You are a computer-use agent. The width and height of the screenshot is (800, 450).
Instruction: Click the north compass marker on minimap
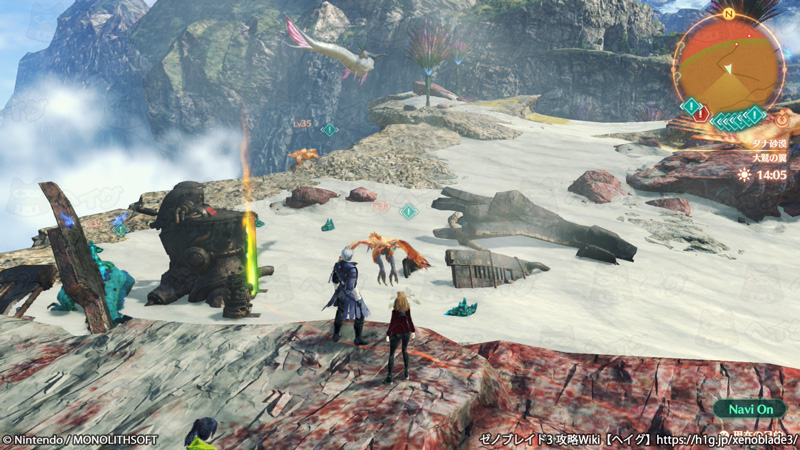pyautogui.click(x=729, y=14)
